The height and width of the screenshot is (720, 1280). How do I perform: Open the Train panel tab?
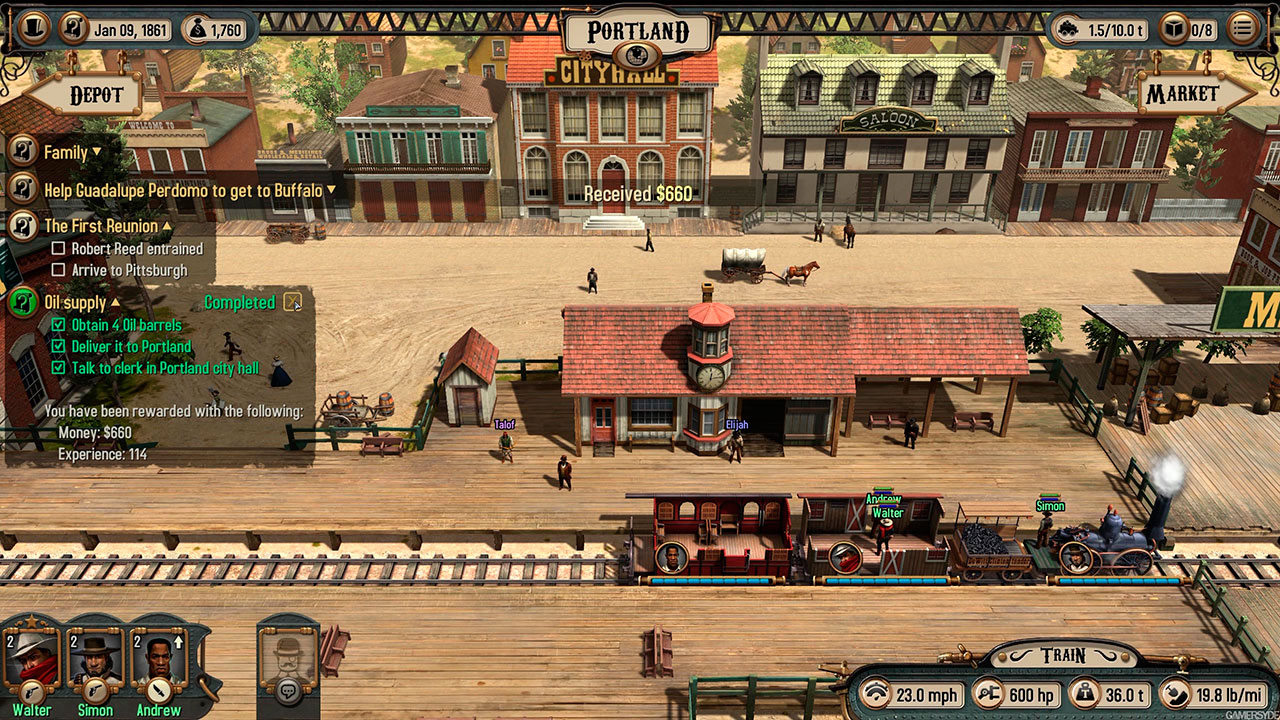[x=1062, y=656]
